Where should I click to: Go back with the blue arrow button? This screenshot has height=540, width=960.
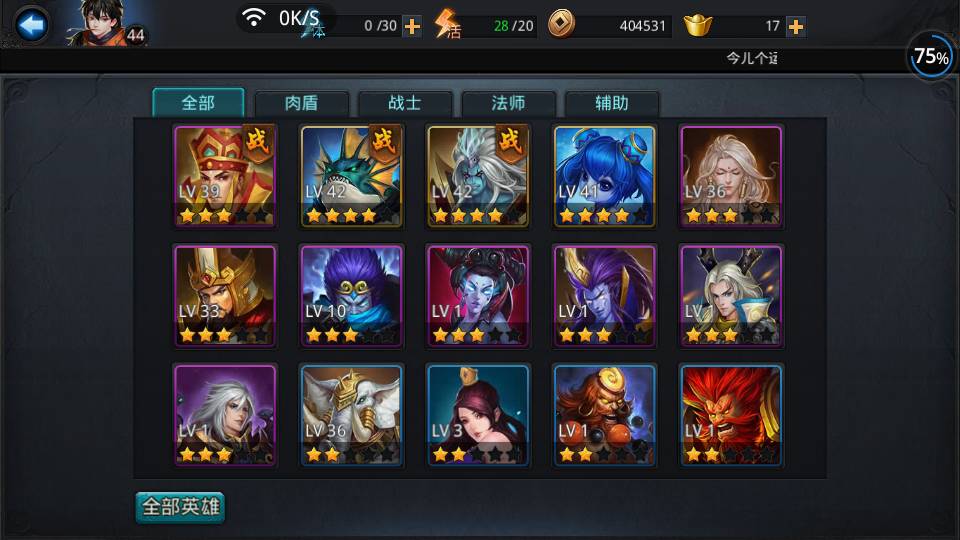[31, 25]
